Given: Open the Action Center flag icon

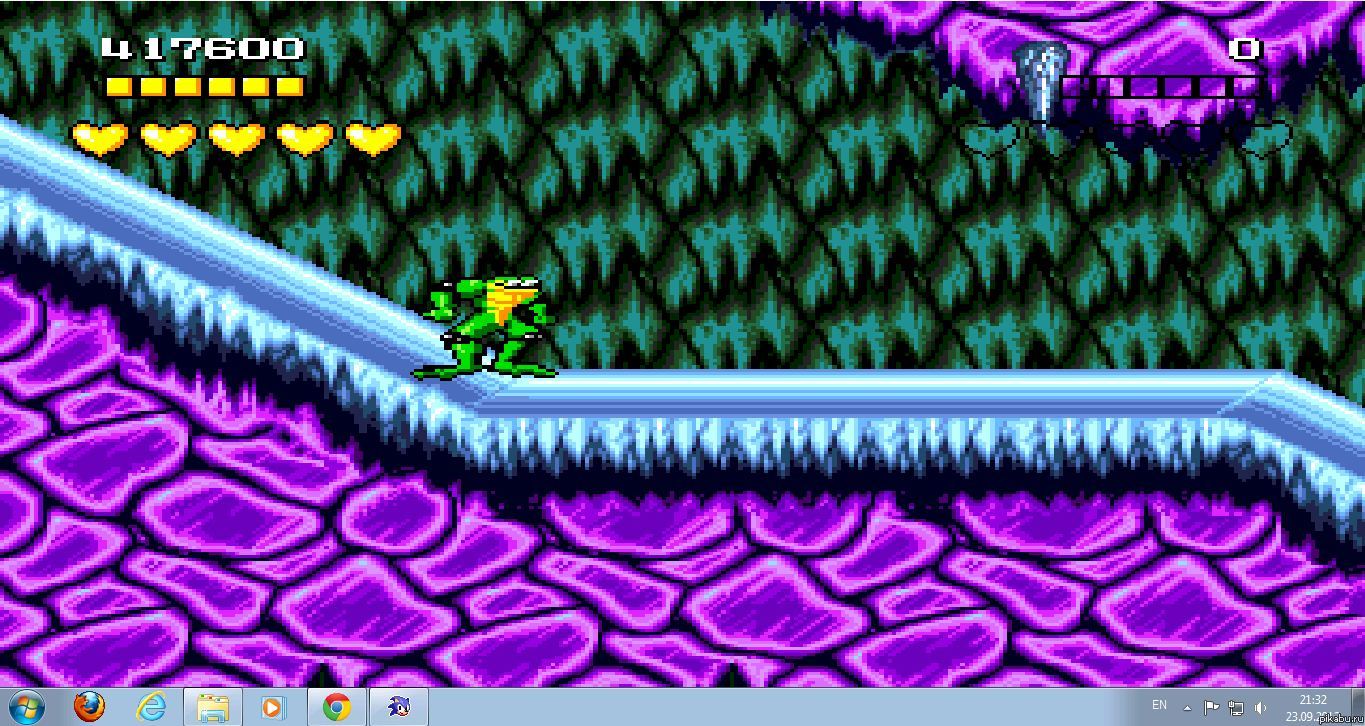Looking at the screenshot, I should pyautogui.click(x=1212, y=707).
